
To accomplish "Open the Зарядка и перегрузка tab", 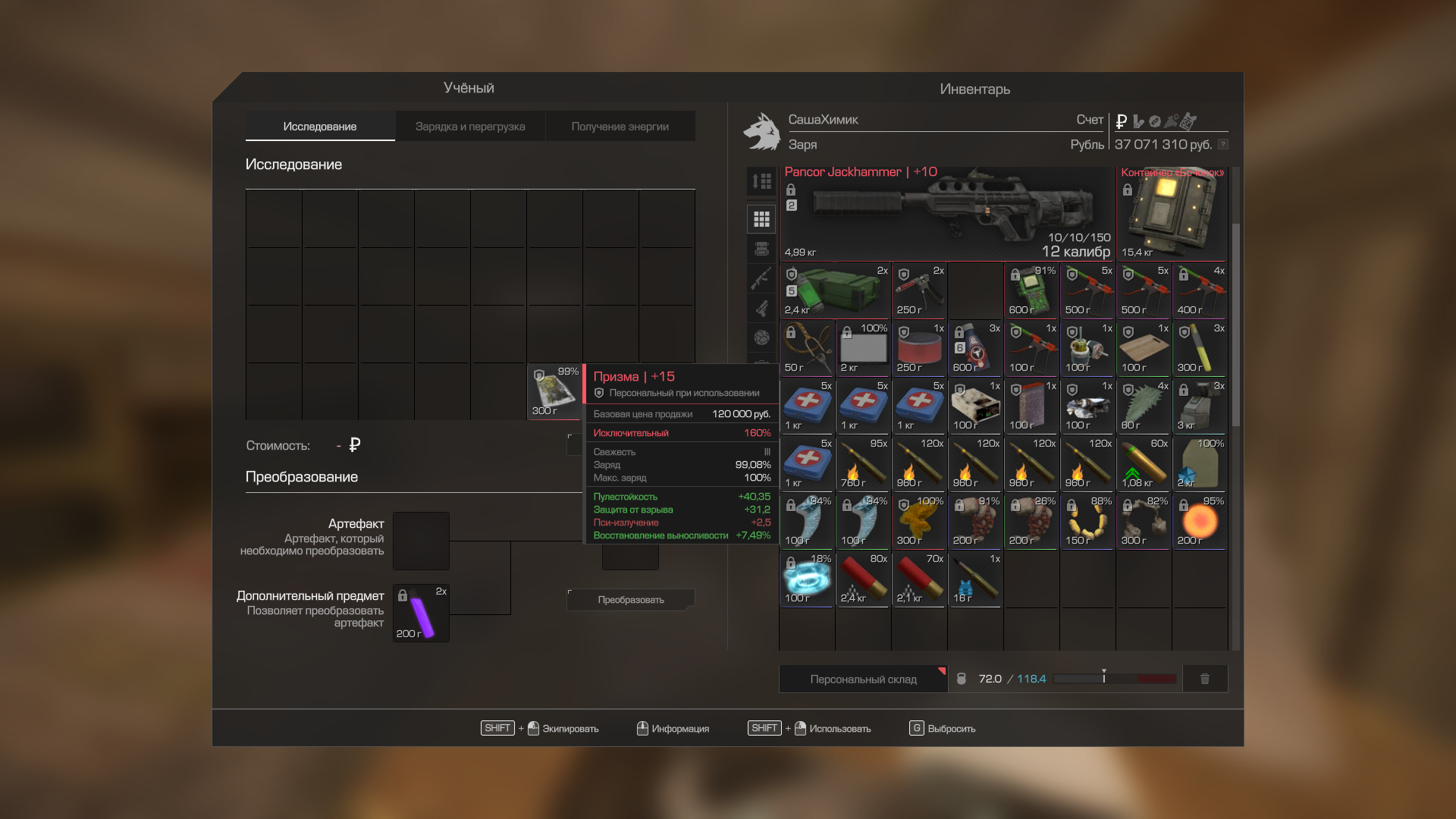I will click(469, 127).
